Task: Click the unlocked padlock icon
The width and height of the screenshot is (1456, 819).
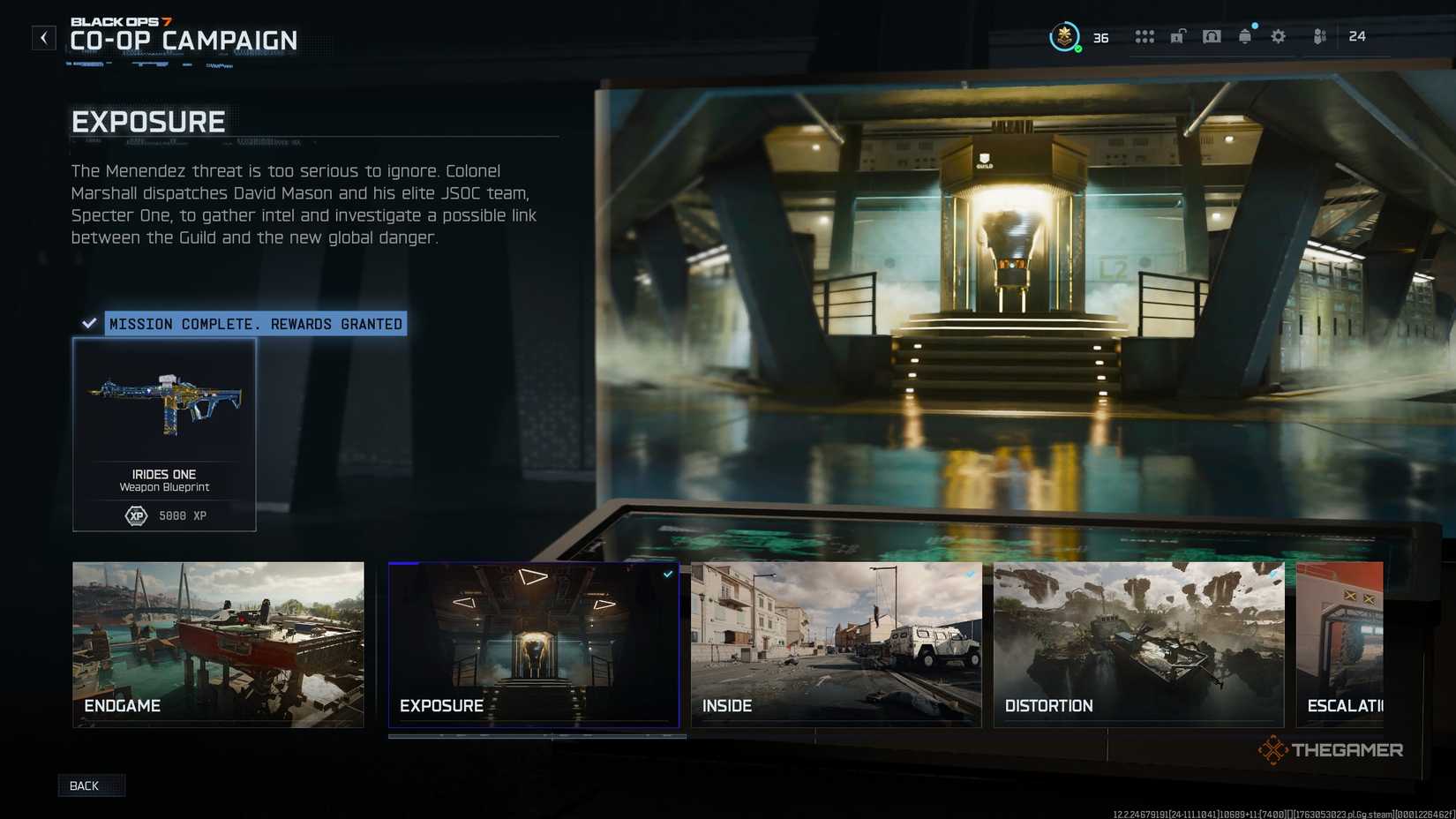Action: [1177, 36]
